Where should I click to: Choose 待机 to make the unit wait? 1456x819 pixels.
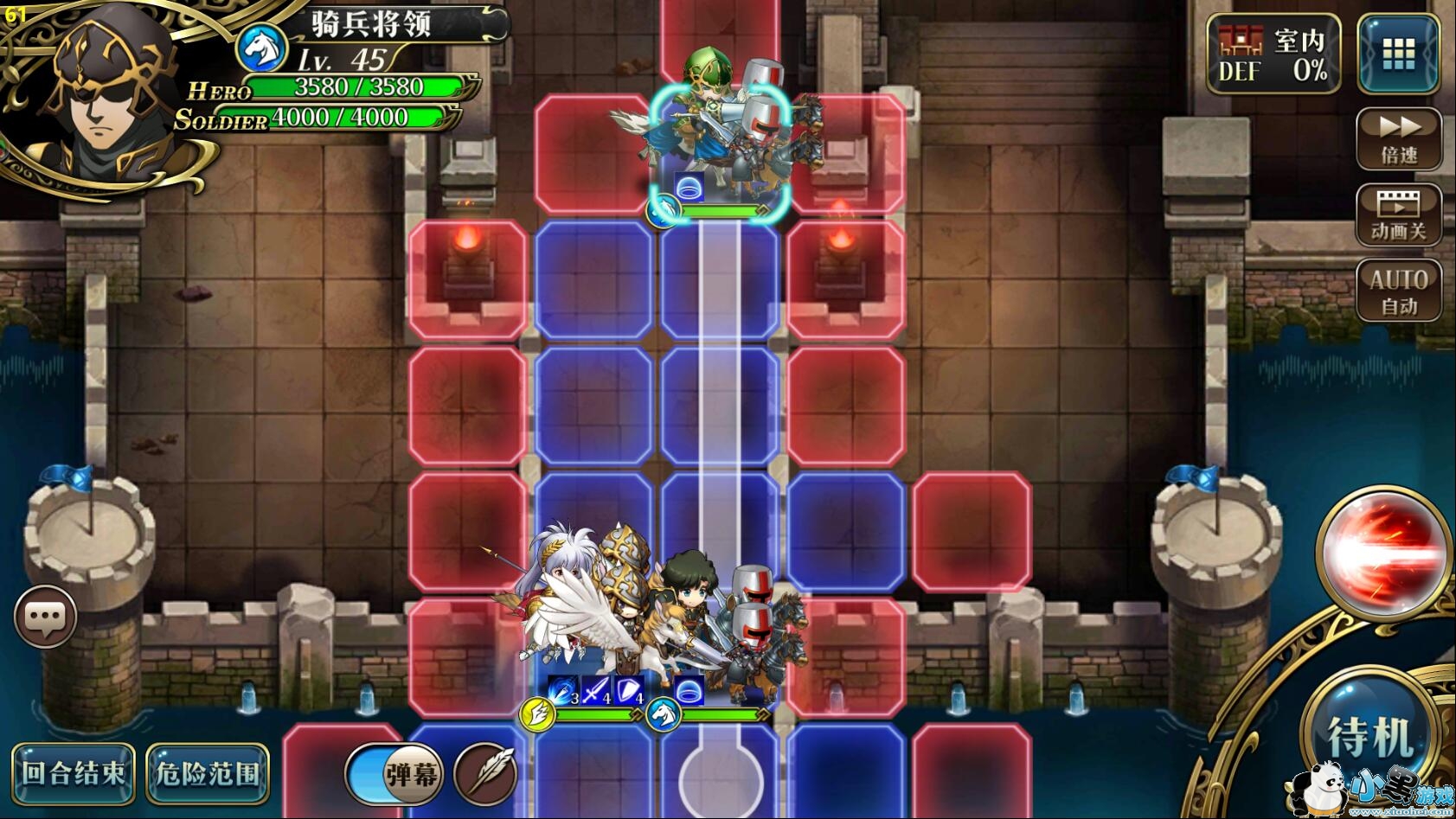(x=1371, y=736)
